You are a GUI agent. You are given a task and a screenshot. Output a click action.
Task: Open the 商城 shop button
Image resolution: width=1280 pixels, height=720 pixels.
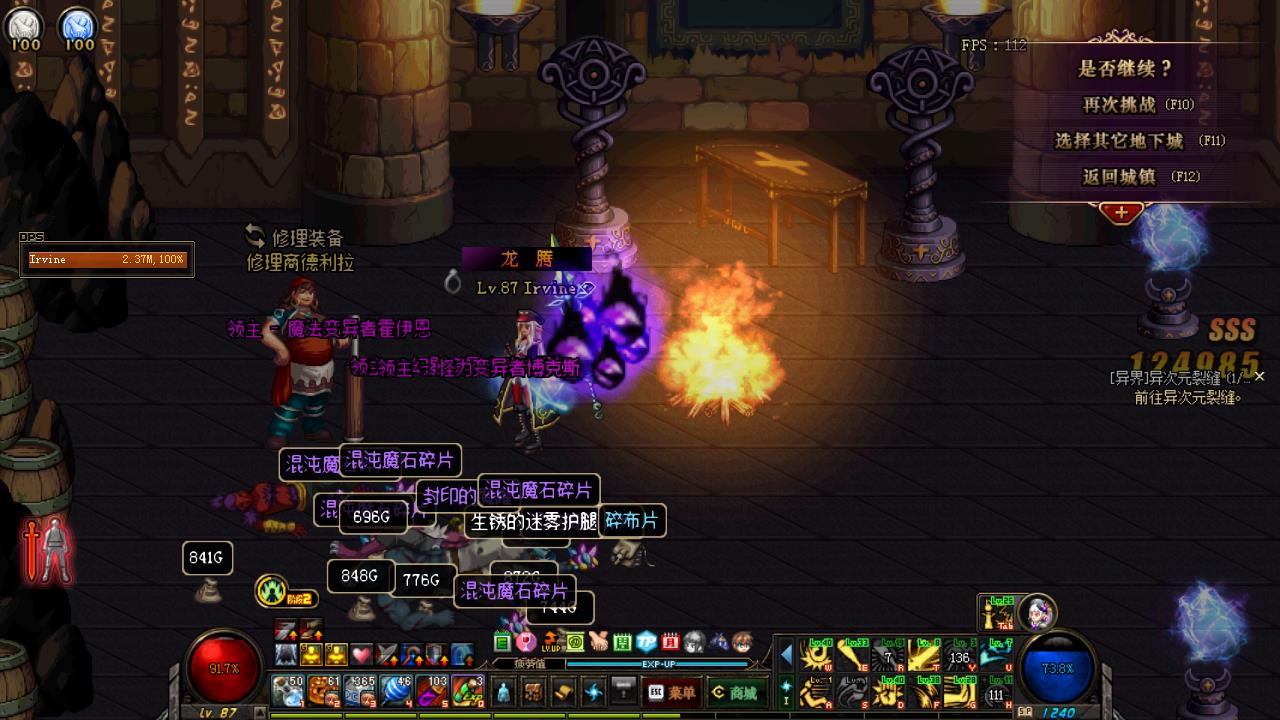[x=734, y=692]
